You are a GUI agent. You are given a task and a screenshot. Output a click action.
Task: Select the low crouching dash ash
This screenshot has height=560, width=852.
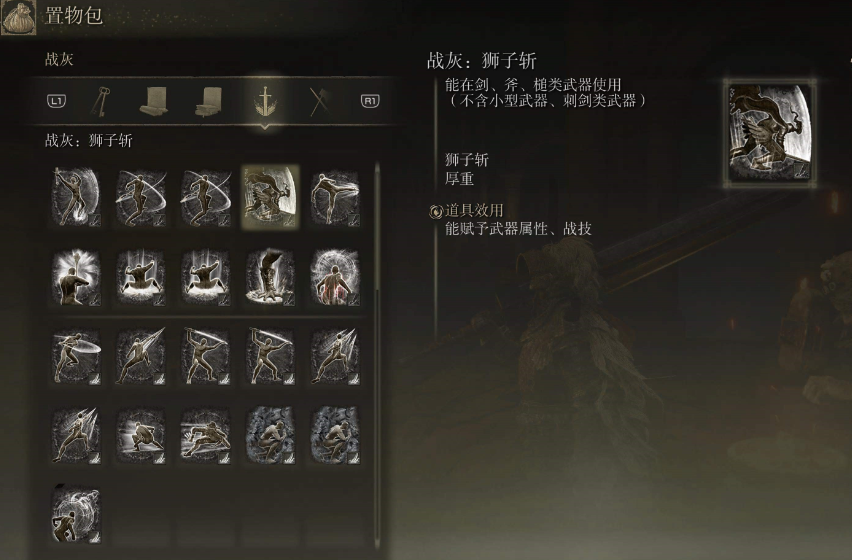click(x=141, y=434)
